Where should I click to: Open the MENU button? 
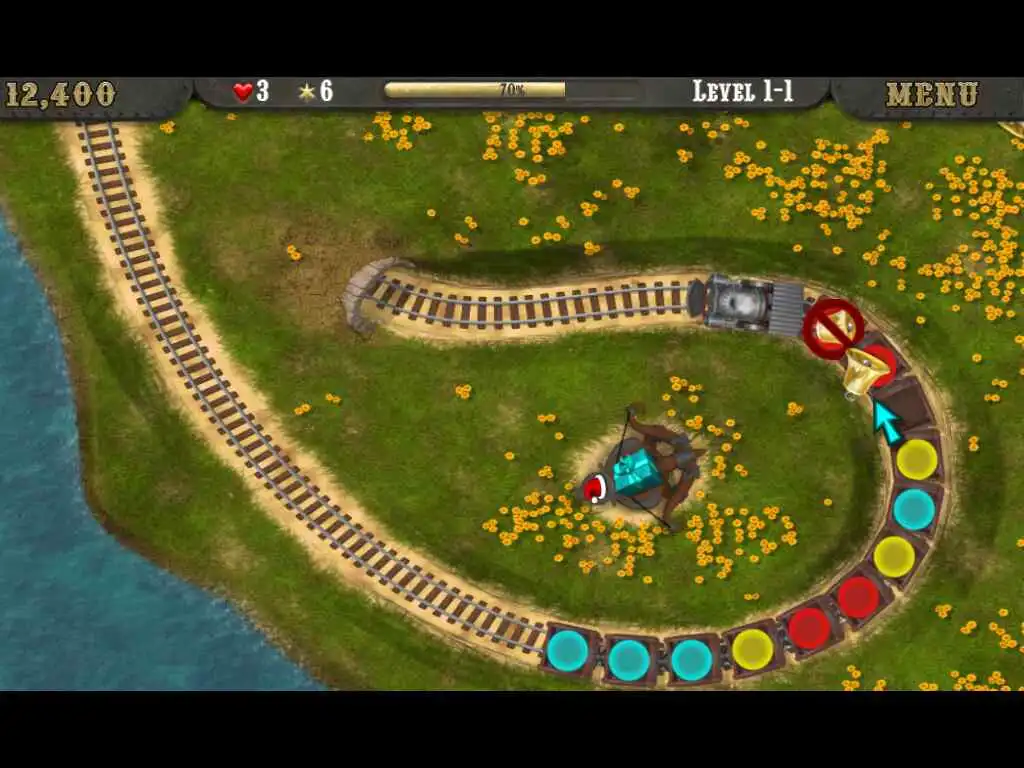[x=931, y=95]
